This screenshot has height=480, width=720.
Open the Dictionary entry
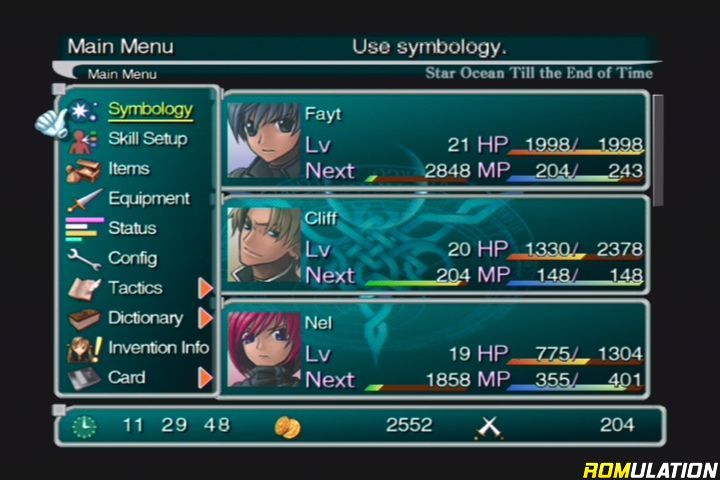[x=145, y=318]
